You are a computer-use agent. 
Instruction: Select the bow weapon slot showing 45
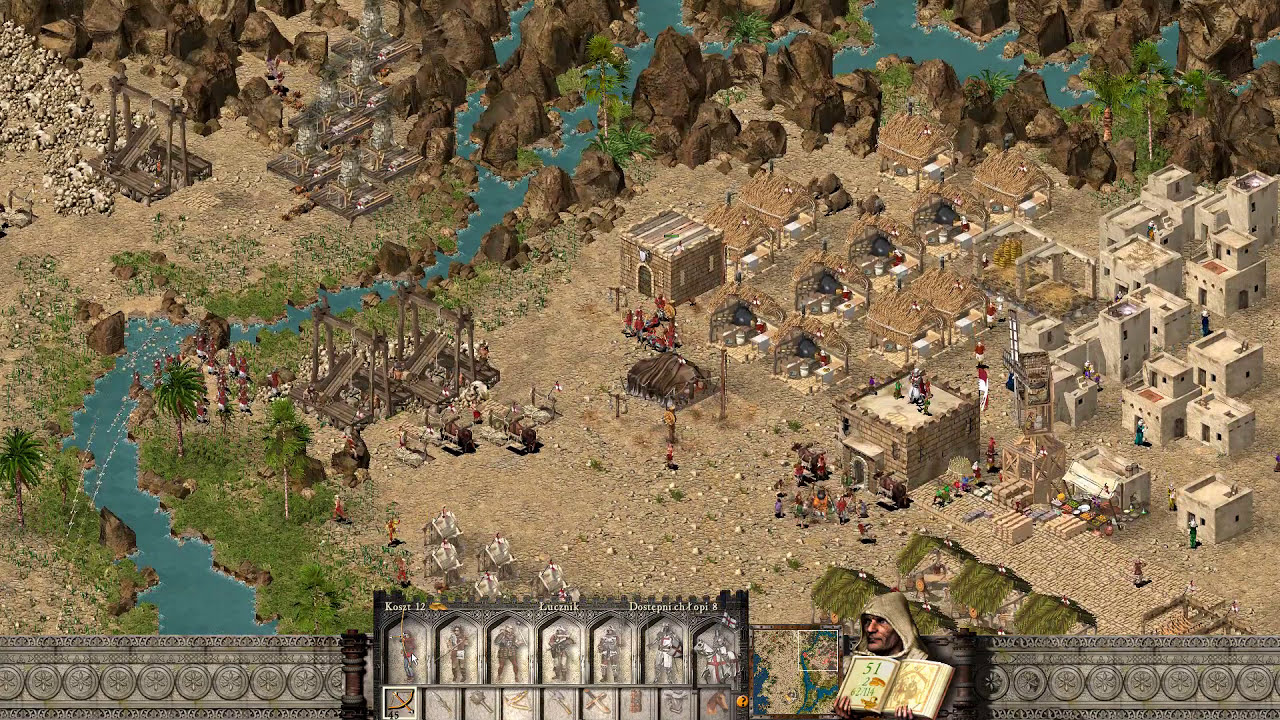pyautogui.click(x=399, y=702)
